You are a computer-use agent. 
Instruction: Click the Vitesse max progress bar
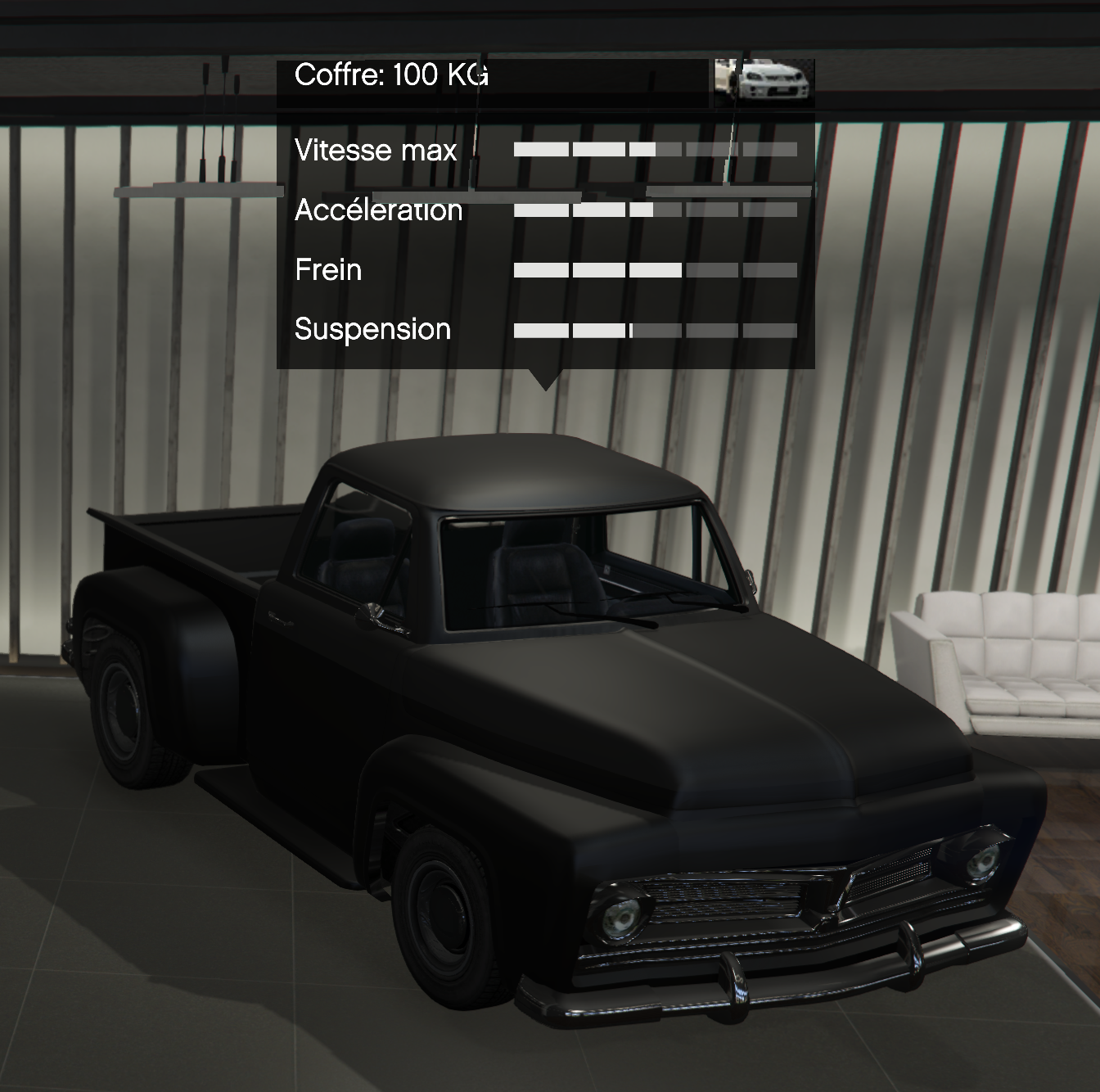pyautogui.click(x=655, y=149)
